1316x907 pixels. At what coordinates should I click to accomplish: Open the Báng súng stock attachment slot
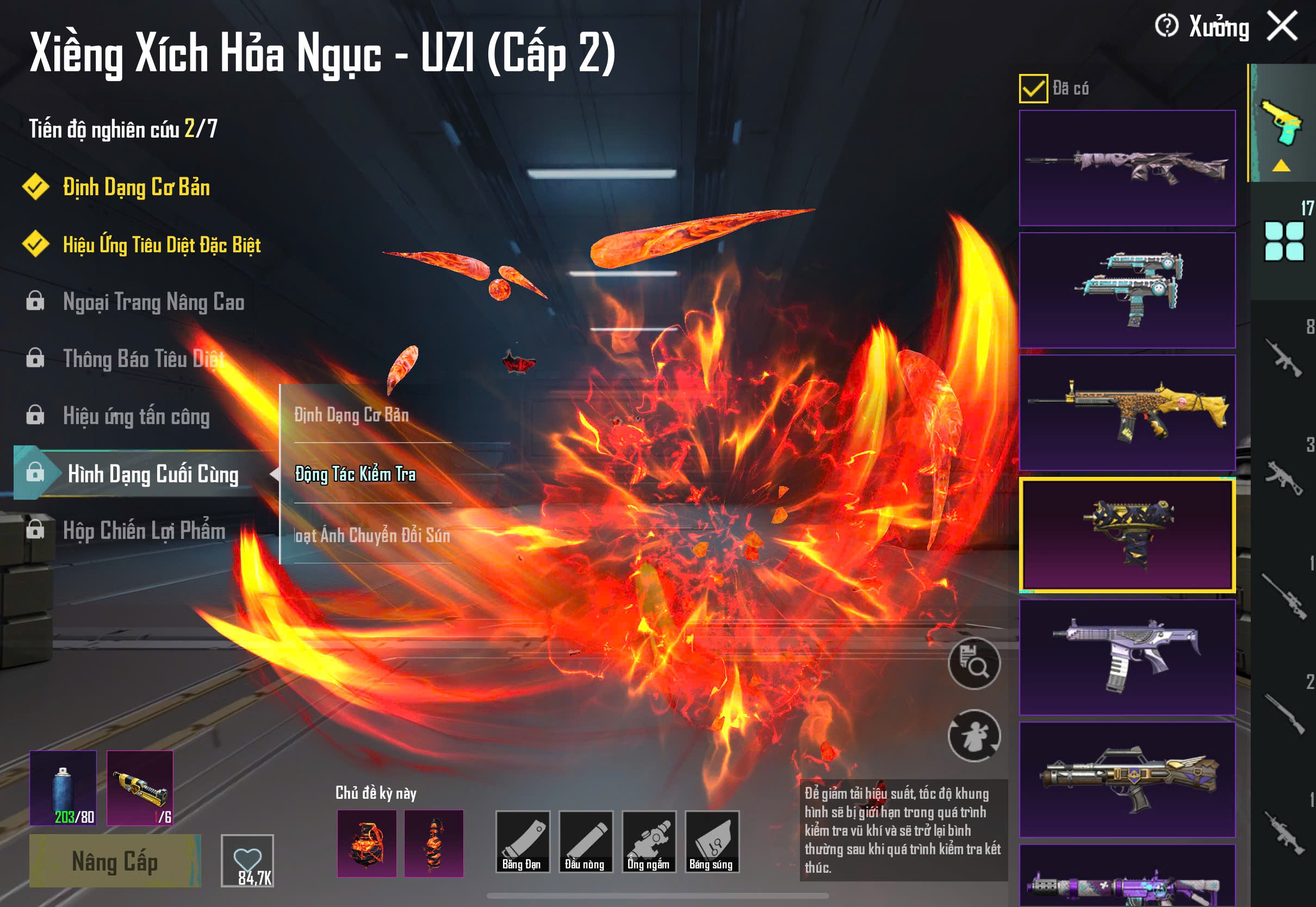coord(711,842)
